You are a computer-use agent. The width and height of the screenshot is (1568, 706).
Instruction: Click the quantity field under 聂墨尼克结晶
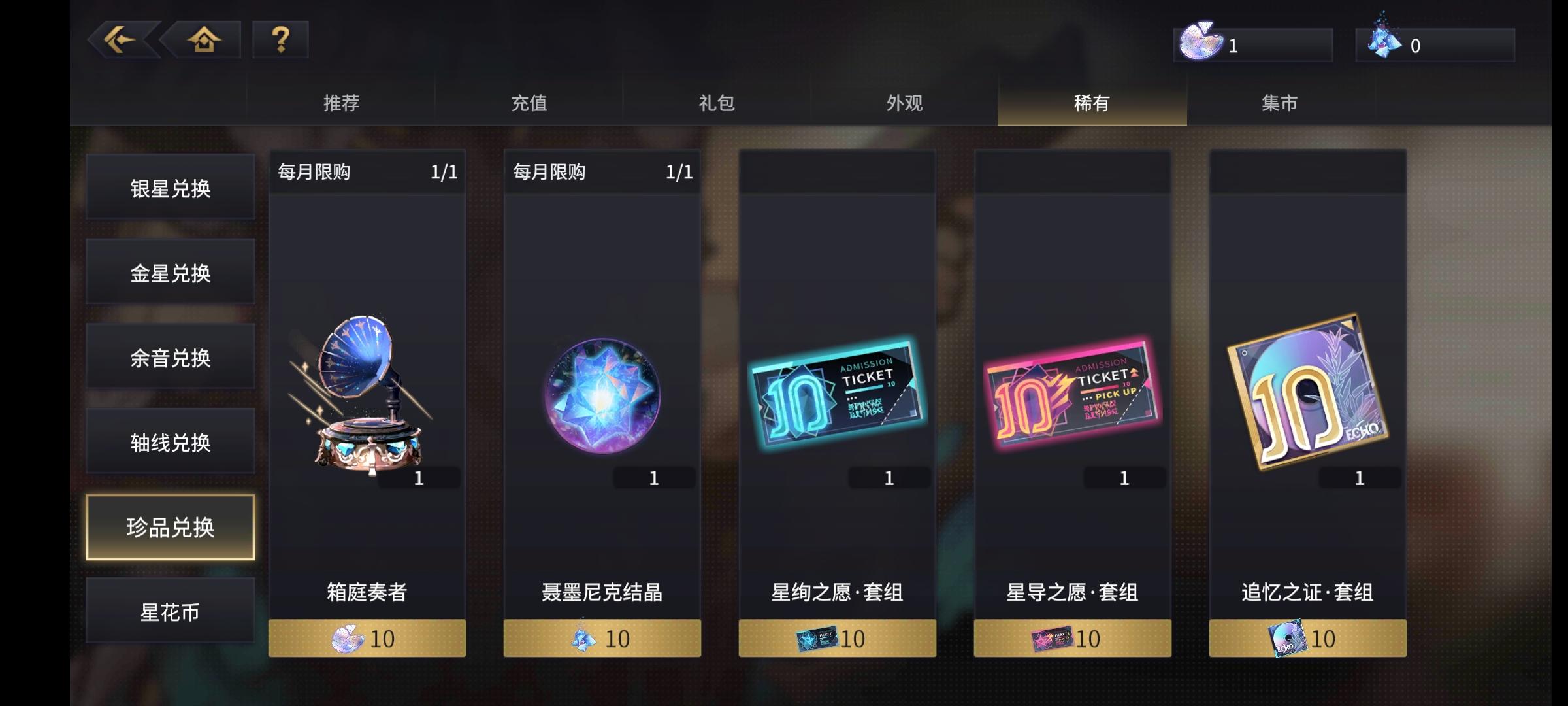coord(653,477)
